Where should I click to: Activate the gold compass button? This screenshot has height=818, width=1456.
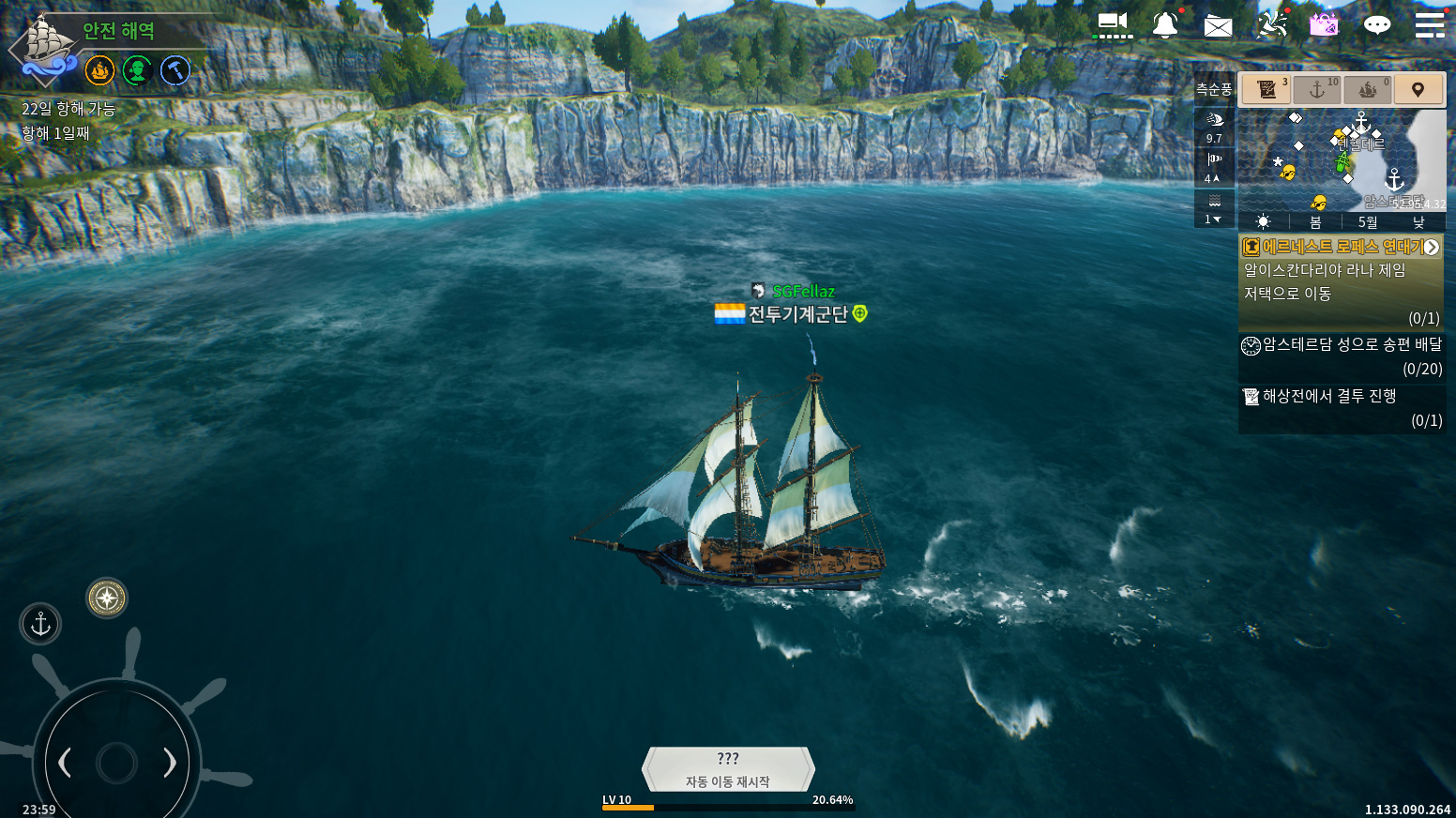coord(107,598)
